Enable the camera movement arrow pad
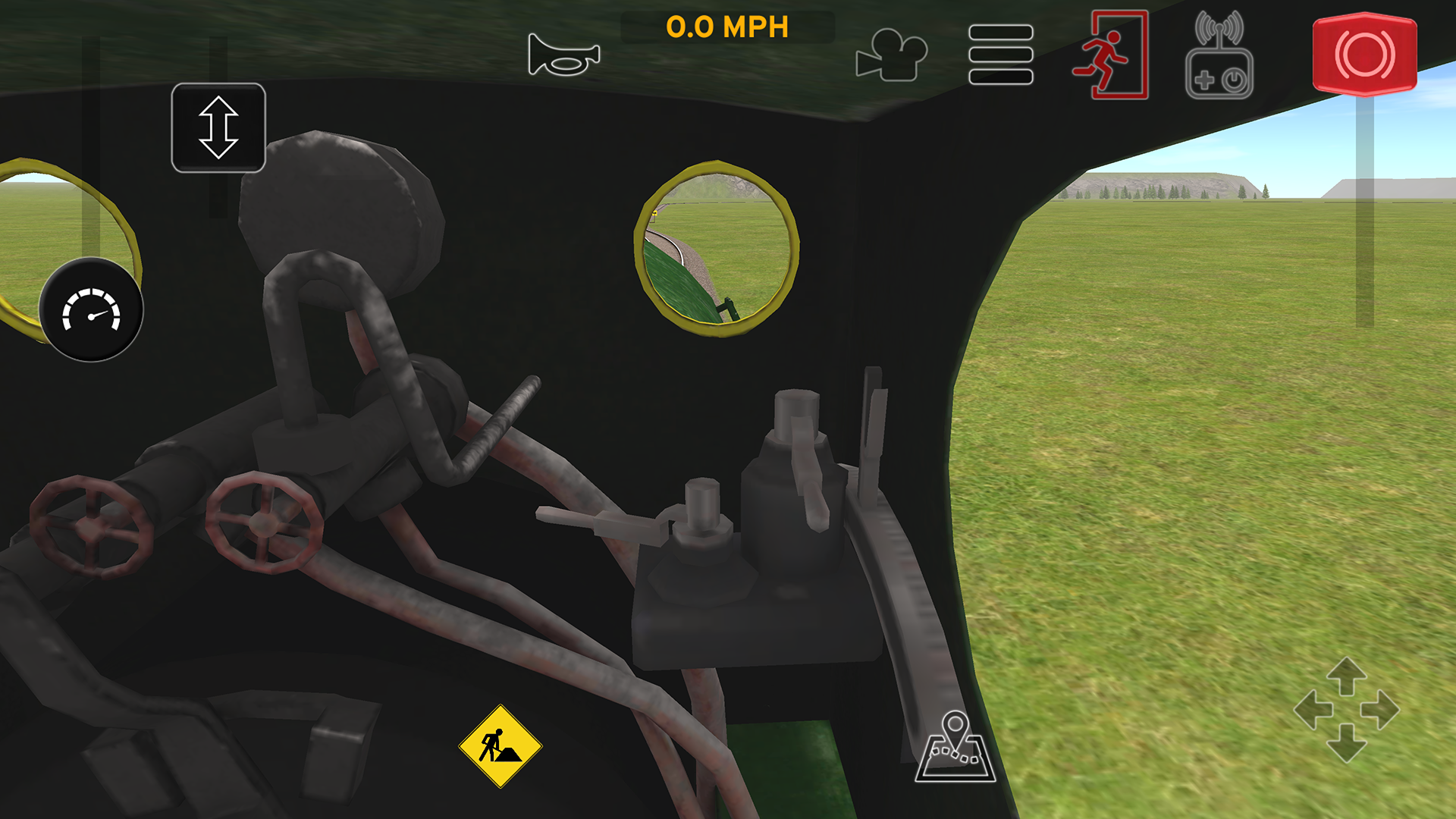Screen dimensions: 1456x819 [x=1347, y=711]
